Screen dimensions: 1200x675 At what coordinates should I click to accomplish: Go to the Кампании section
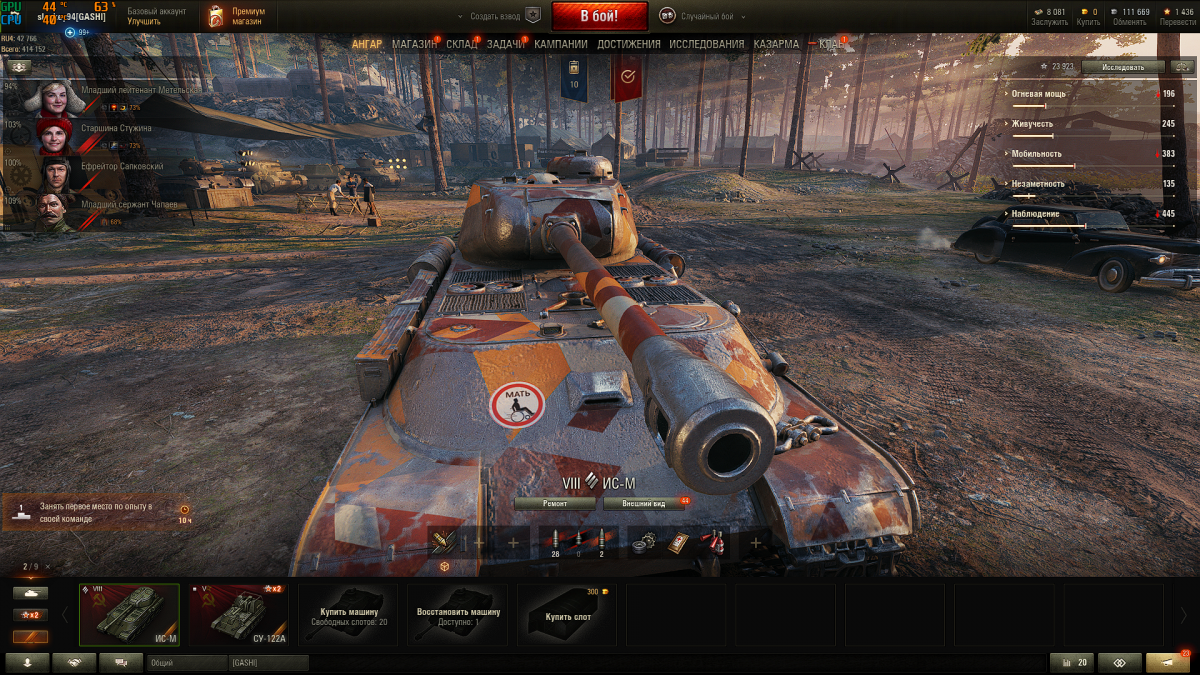click(x=560, y=45)
